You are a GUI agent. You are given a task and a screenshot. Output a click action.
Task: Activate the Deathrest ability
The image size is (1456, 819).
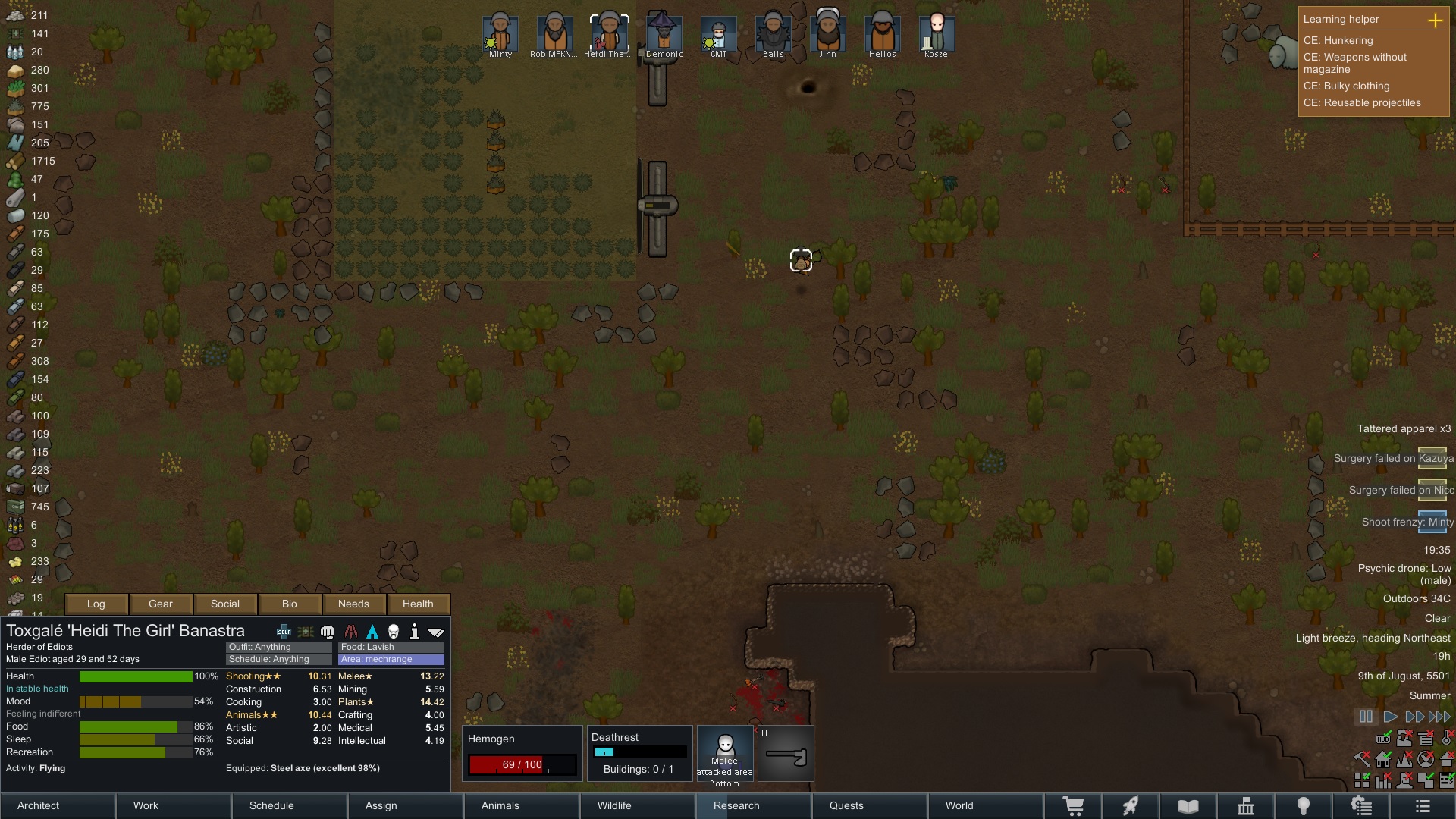click(640, 753)
